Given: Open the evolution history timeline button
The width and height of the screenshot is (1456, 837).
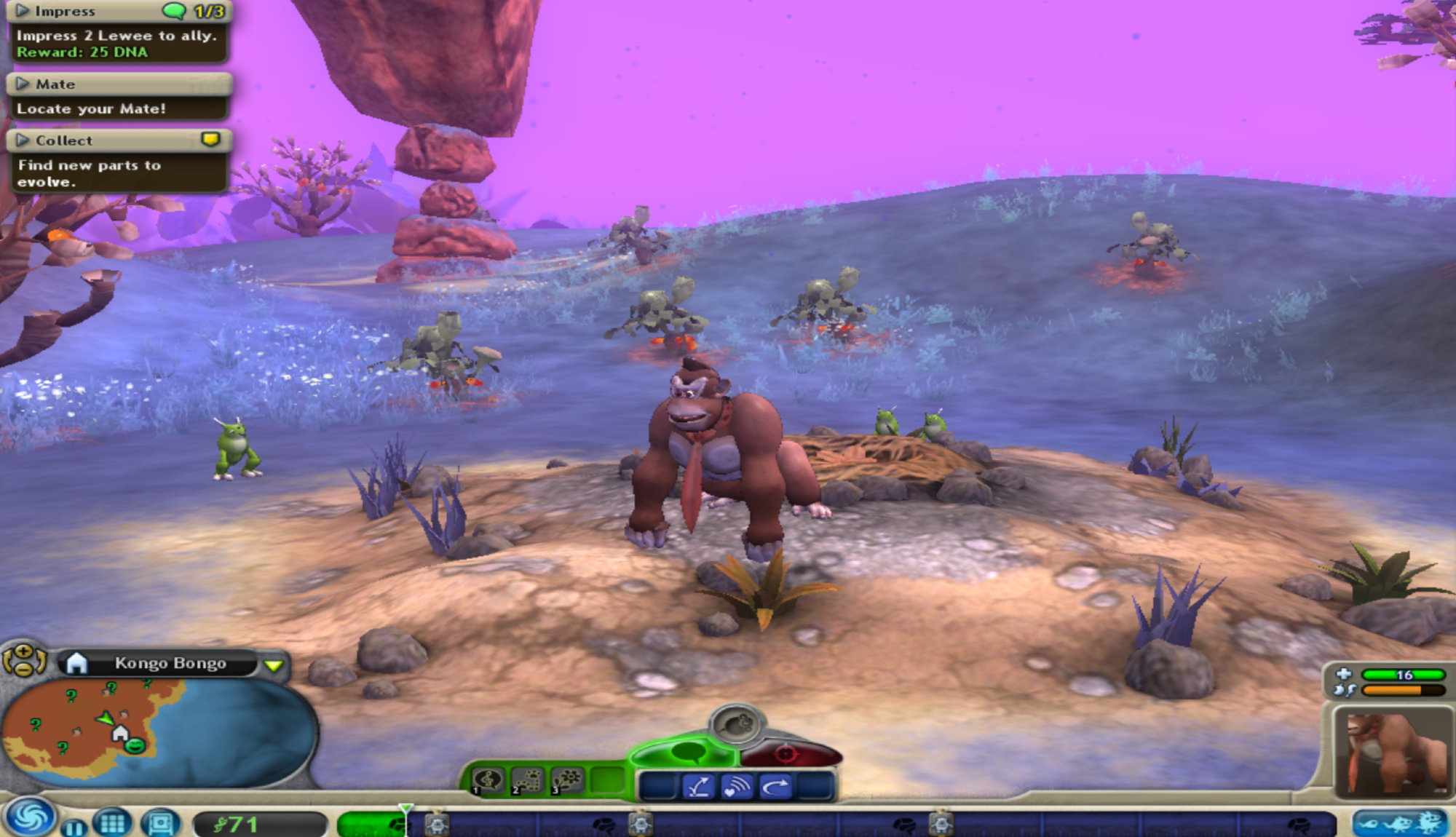Looking at the screenshot, I should (1398, 823).
